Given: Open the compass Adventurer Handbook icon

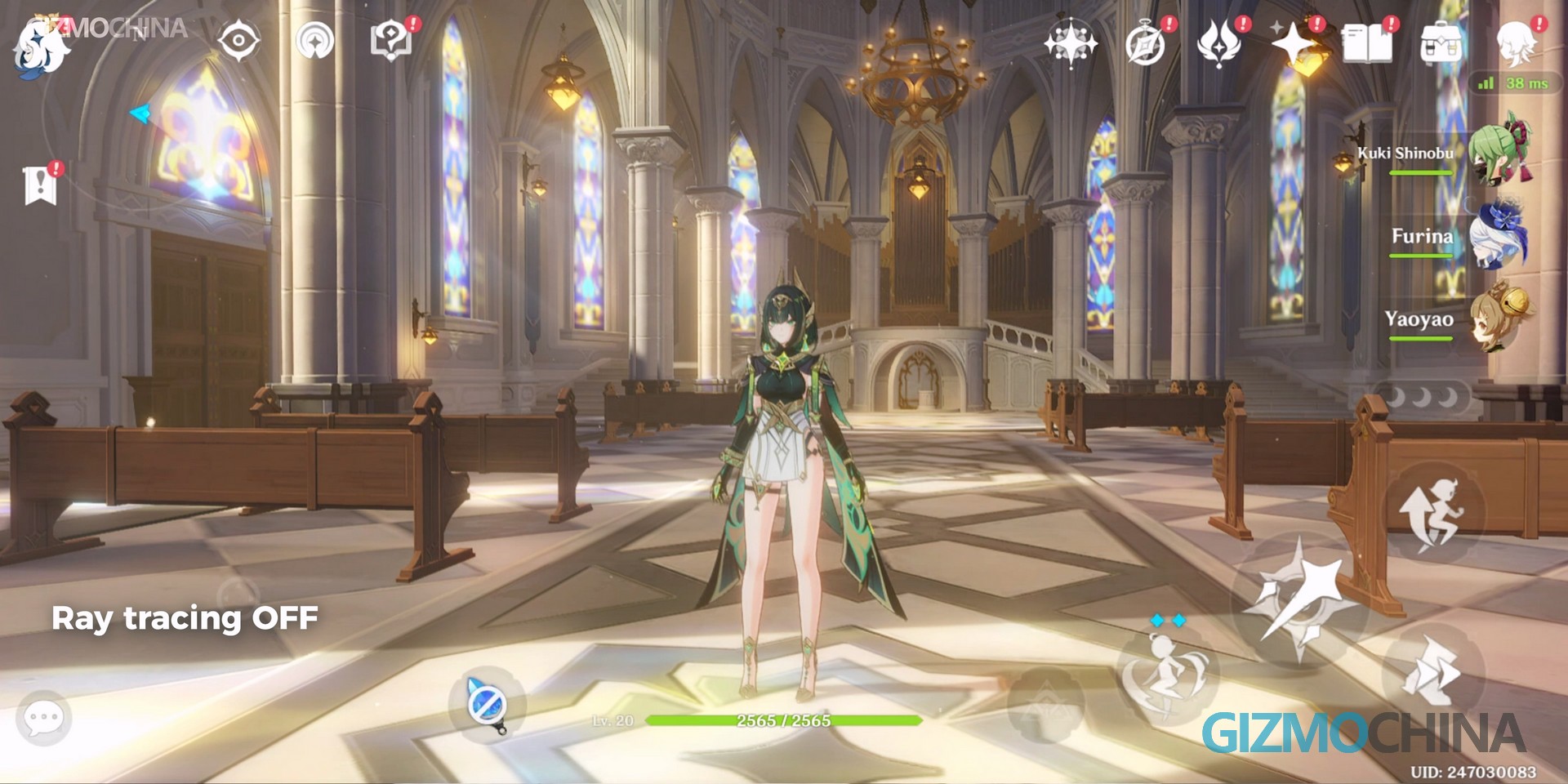Looking at the screenshot, I should (x=1145, y=44).
